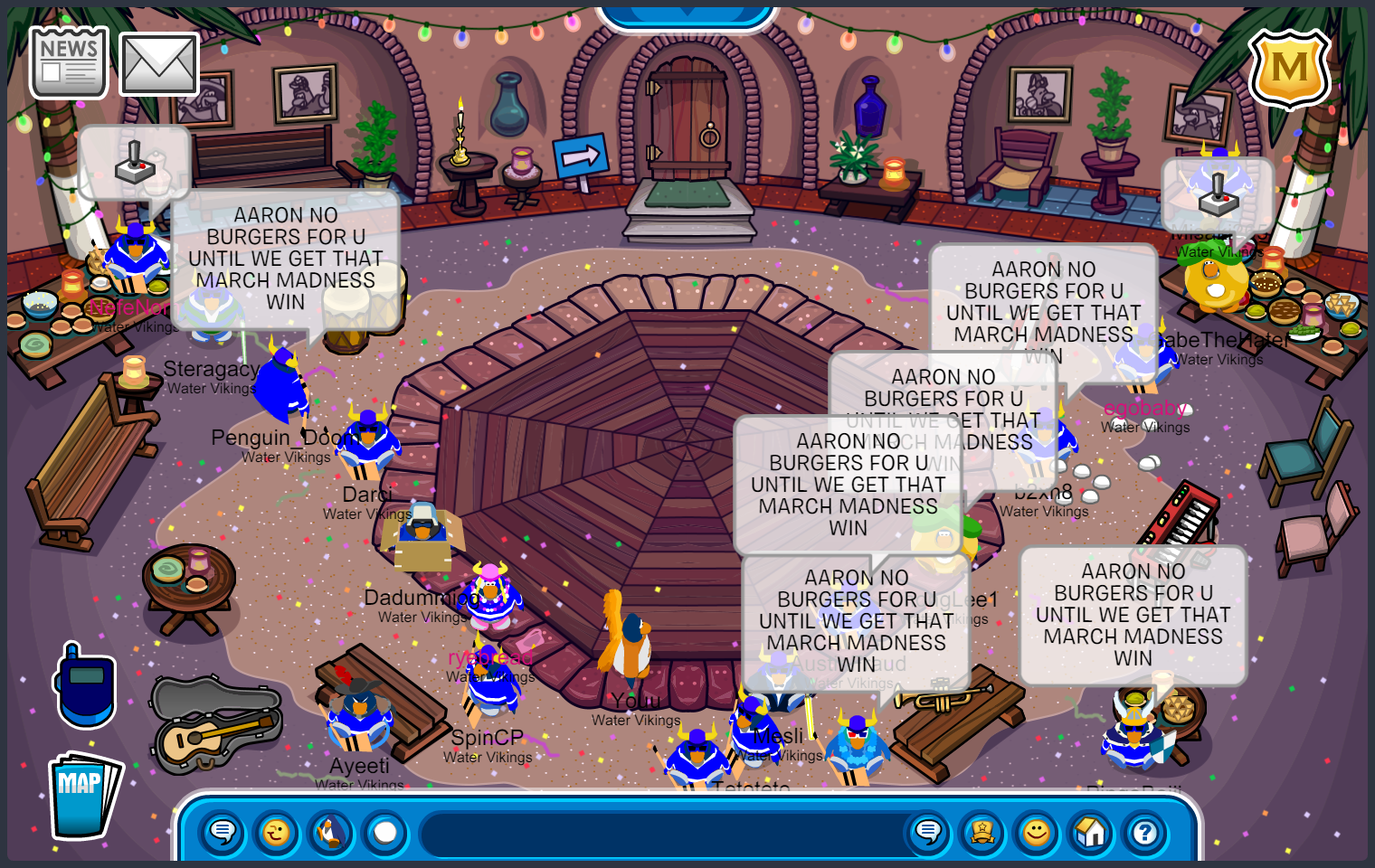Open the safe chat messages menu
This screenshot has height=868, width=1375.
click(223, 832)
